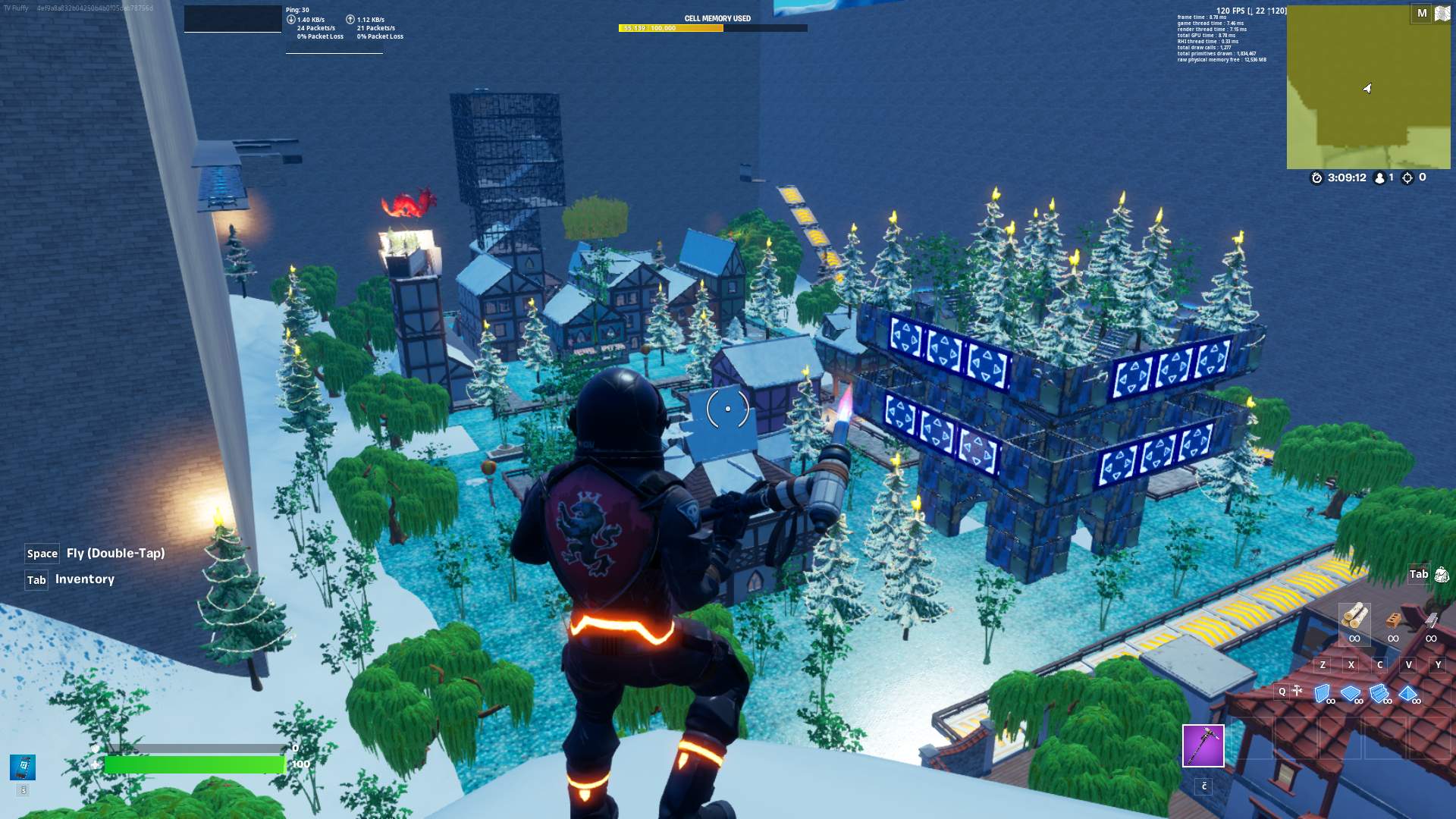Open the backpack inventory icon

pyautogui.click(x=1442, y=575)
